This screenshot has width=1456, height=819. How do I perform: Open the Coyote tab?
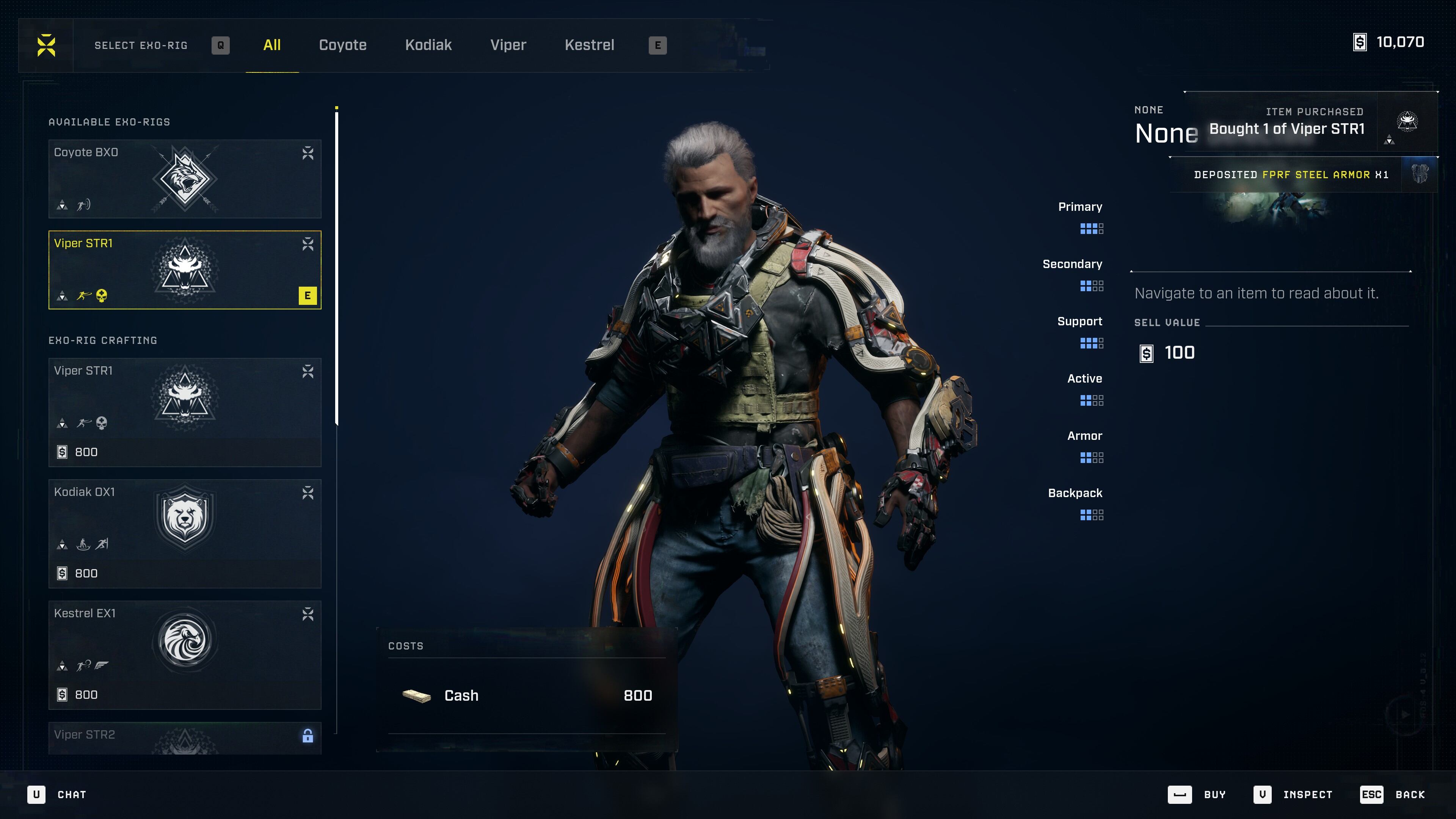pyautogui.click(x=342, y=45)
